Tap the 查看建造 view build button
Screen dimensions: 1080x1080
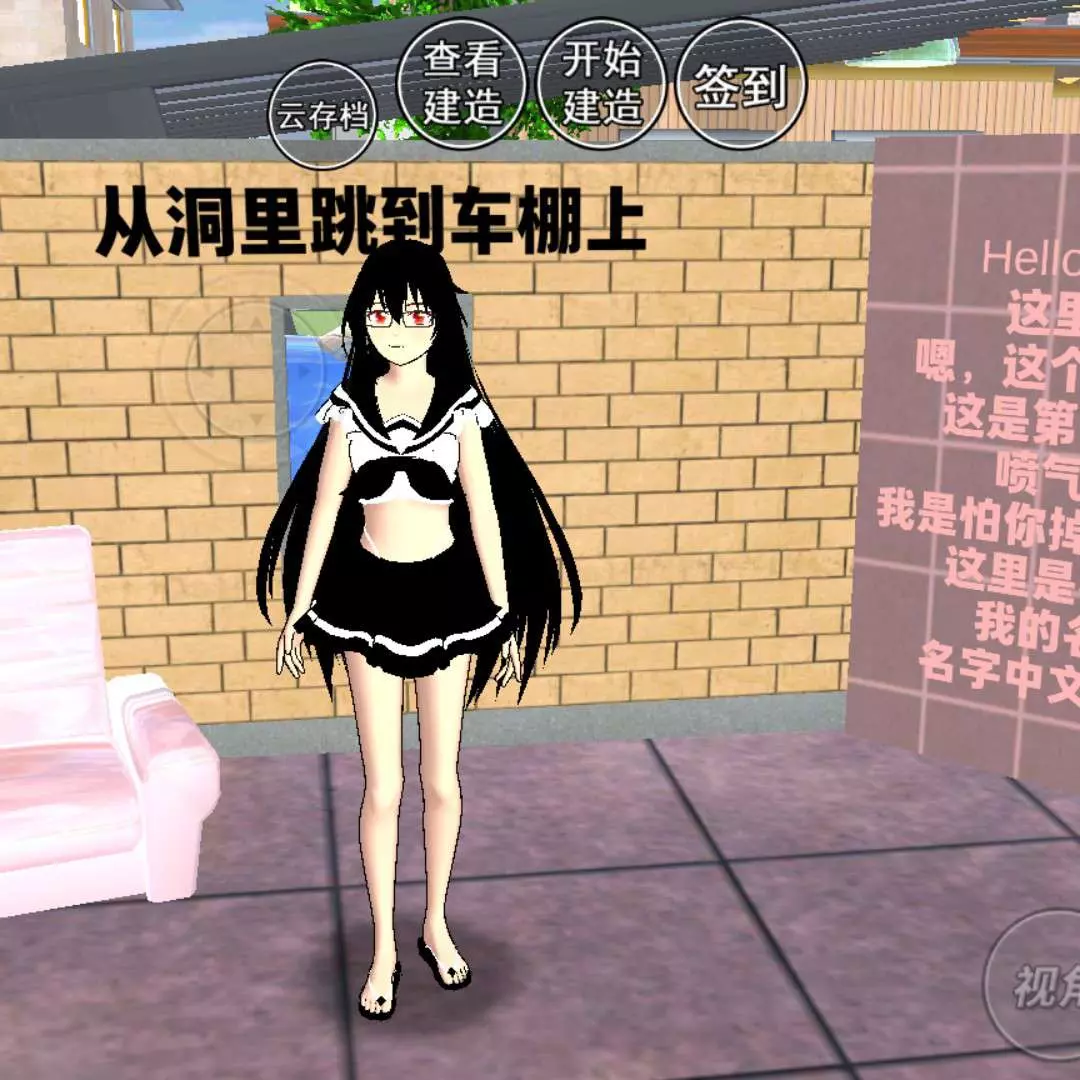click(x=461, y=82)
